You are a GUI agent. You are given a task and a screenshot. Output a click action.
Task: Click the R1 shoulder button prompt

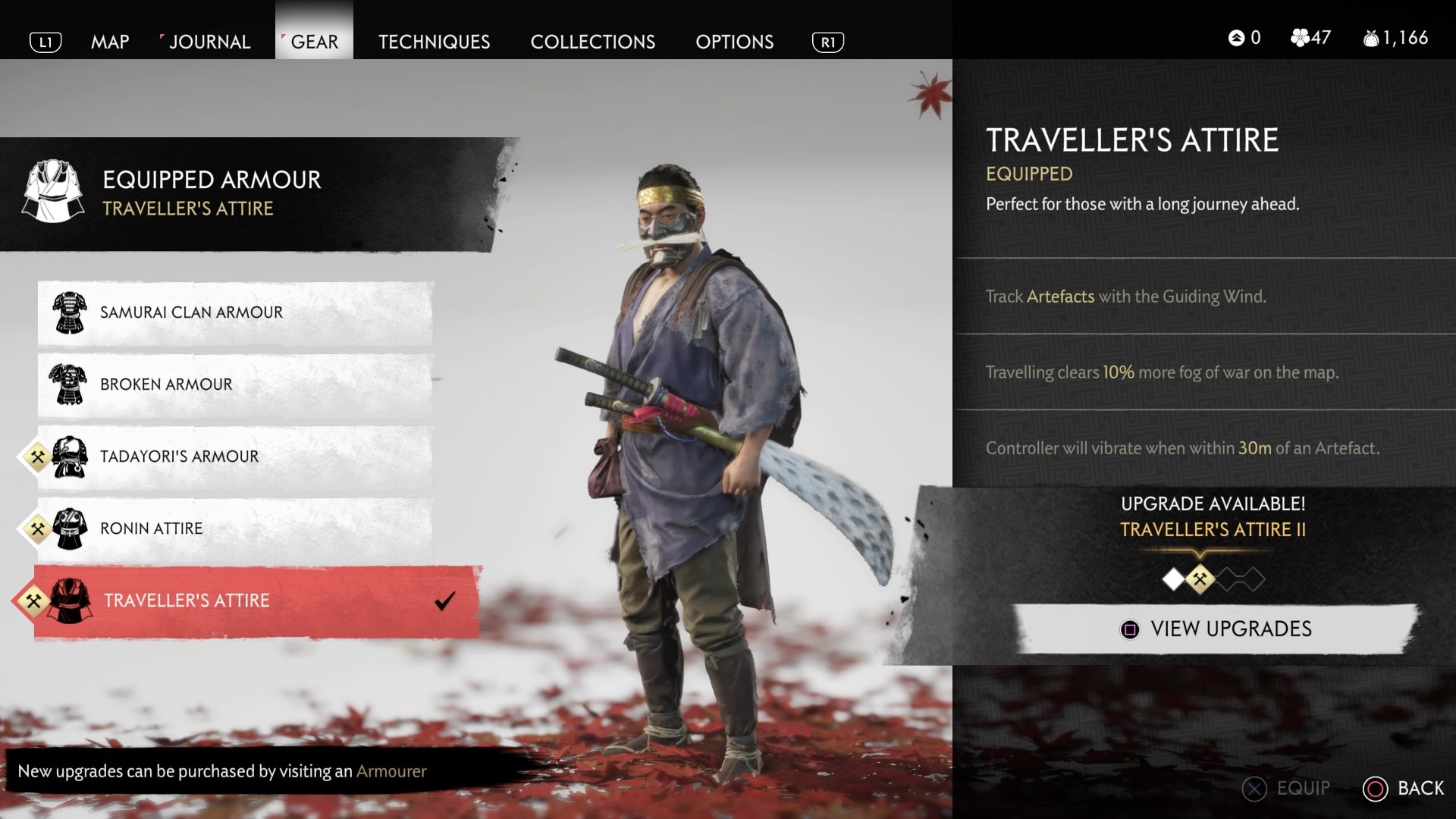(828, 42)
